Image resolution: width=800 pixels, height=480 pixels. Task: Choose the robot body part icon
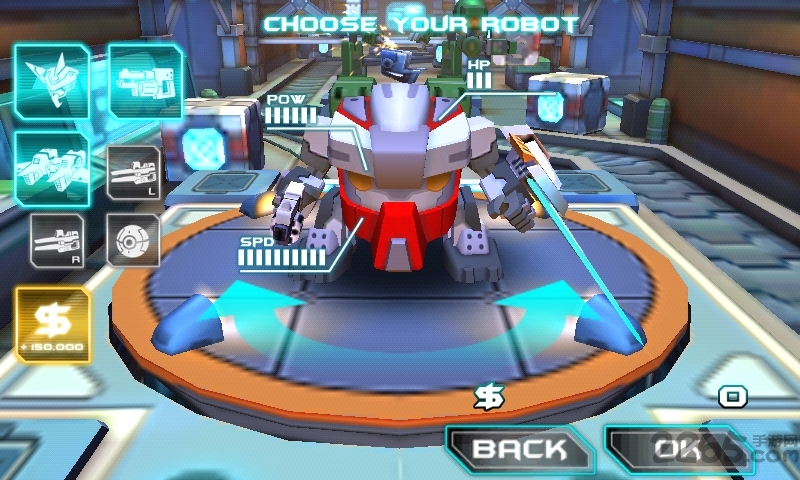[x=145, y=80]
